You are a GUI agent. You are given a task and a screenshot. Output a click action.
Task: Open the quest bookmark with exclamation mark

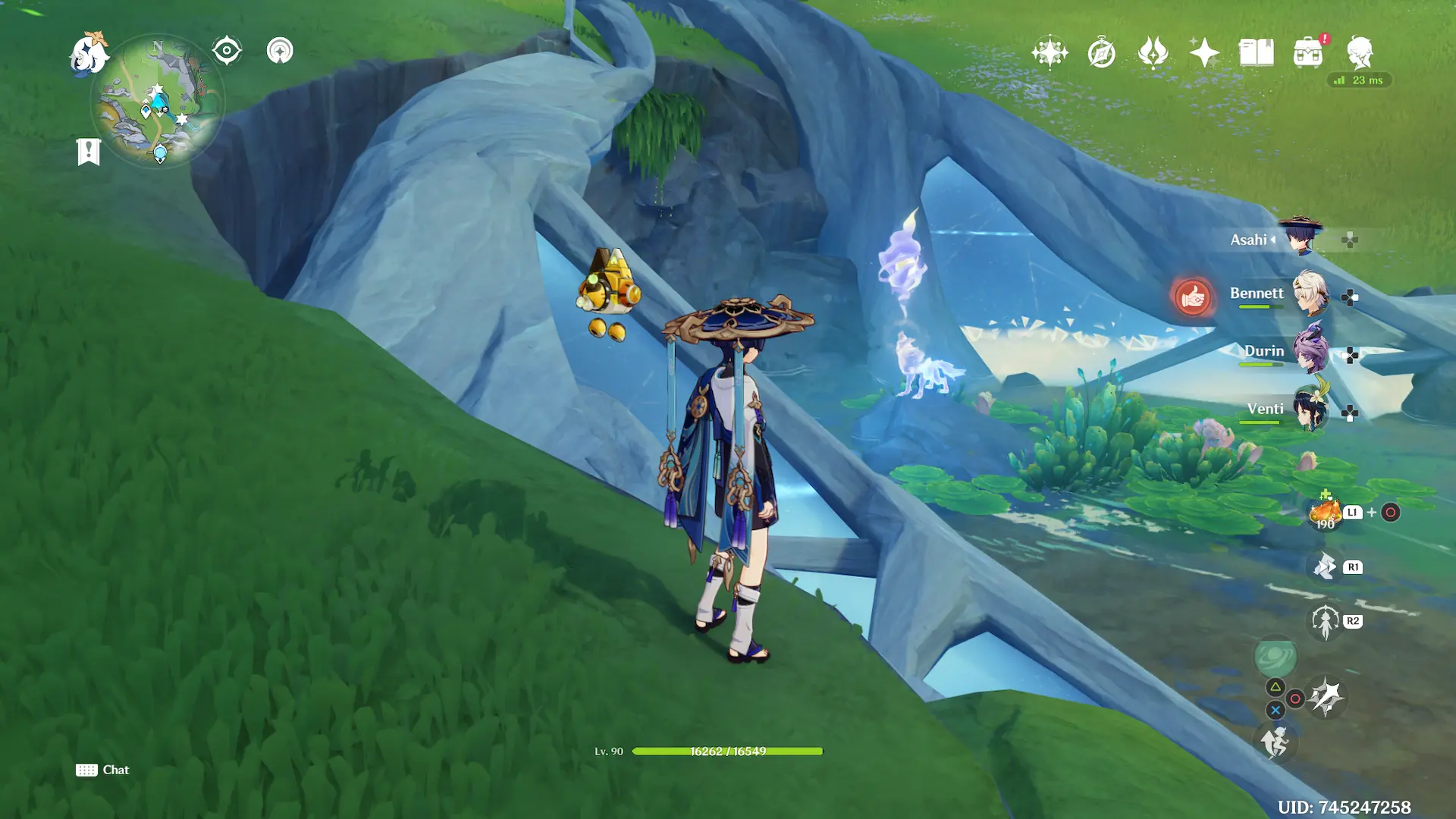tap(89, 152)
